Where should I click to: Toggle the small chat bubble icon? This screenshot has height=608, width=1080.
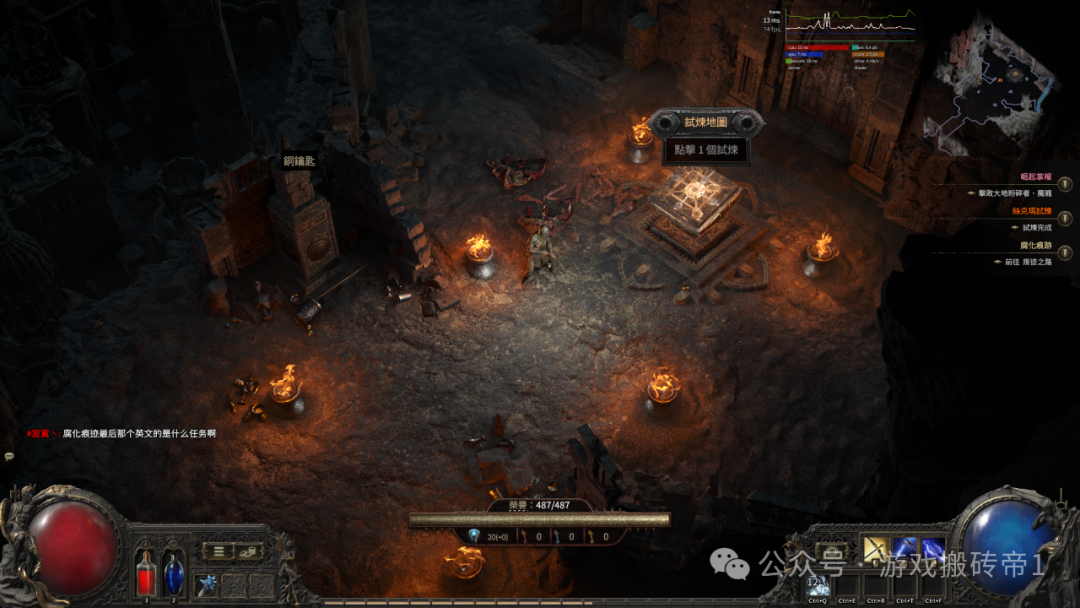10,456
